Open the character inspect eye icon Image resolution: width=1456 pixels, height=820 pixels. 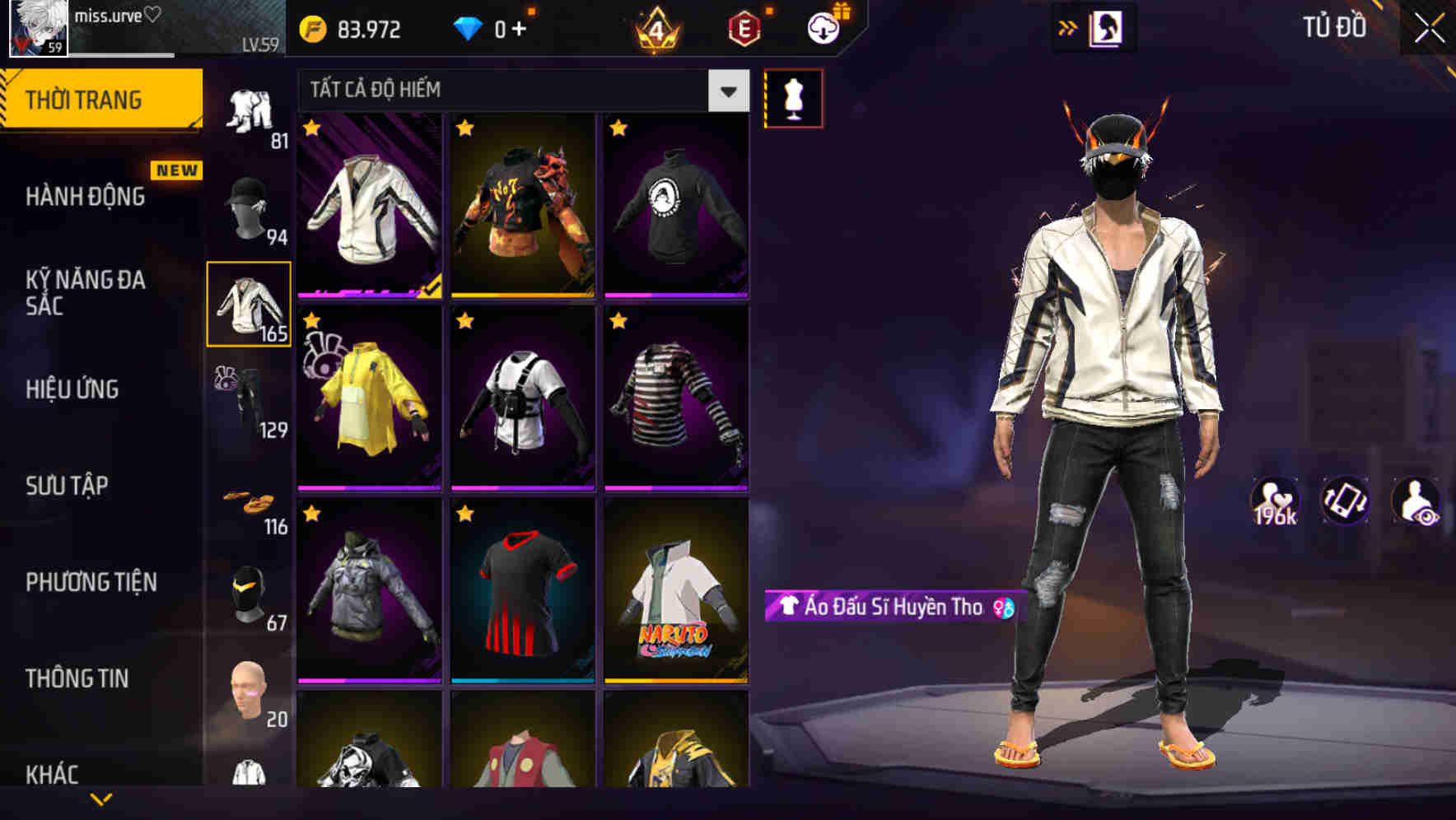coord(1416,501)
